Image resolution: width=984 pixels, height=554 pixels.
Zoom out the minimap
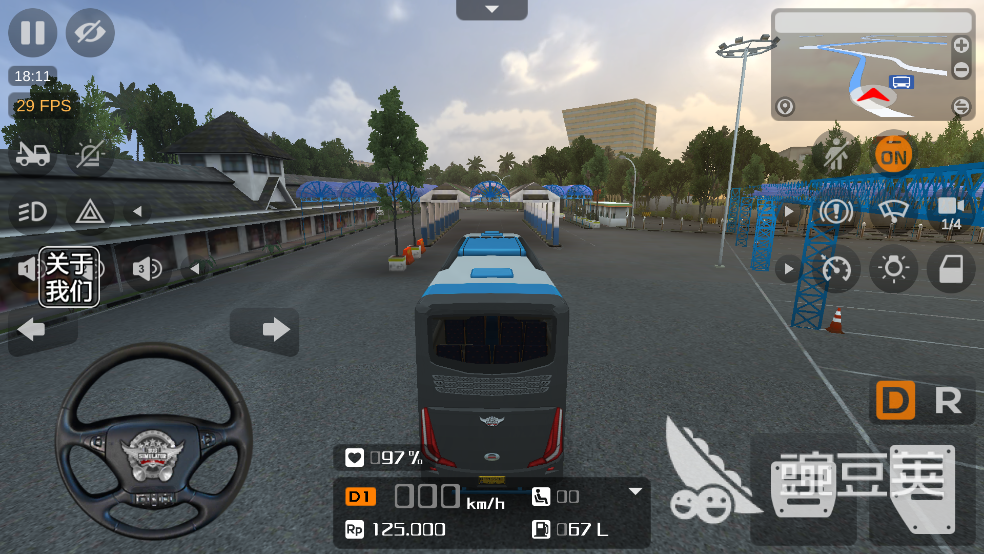[961, 70]
